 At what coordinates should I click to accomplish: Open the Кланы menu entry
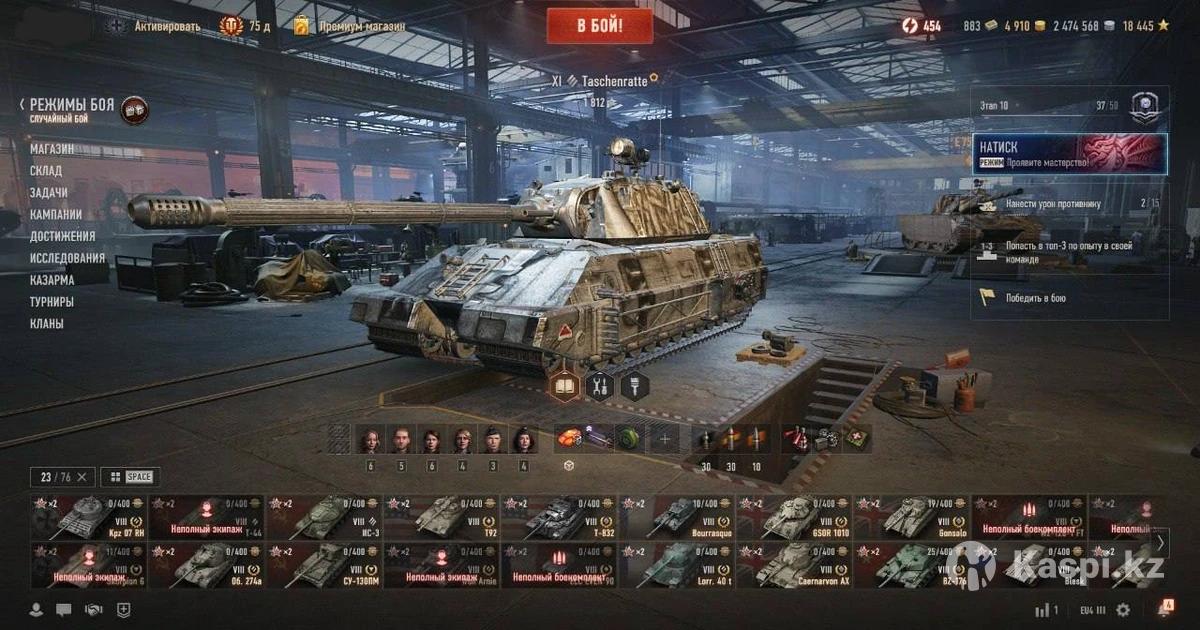coord(46,323)
